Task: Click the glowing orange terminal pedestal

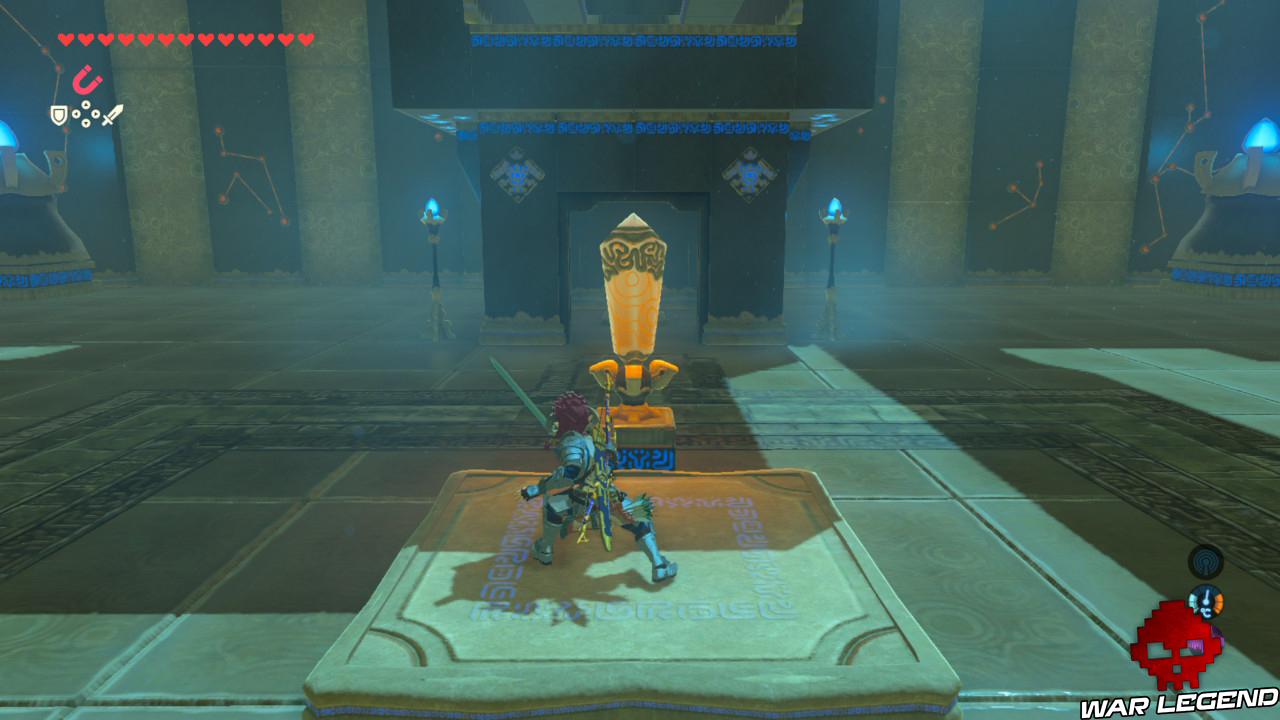Action: click(x=636, y=415)
